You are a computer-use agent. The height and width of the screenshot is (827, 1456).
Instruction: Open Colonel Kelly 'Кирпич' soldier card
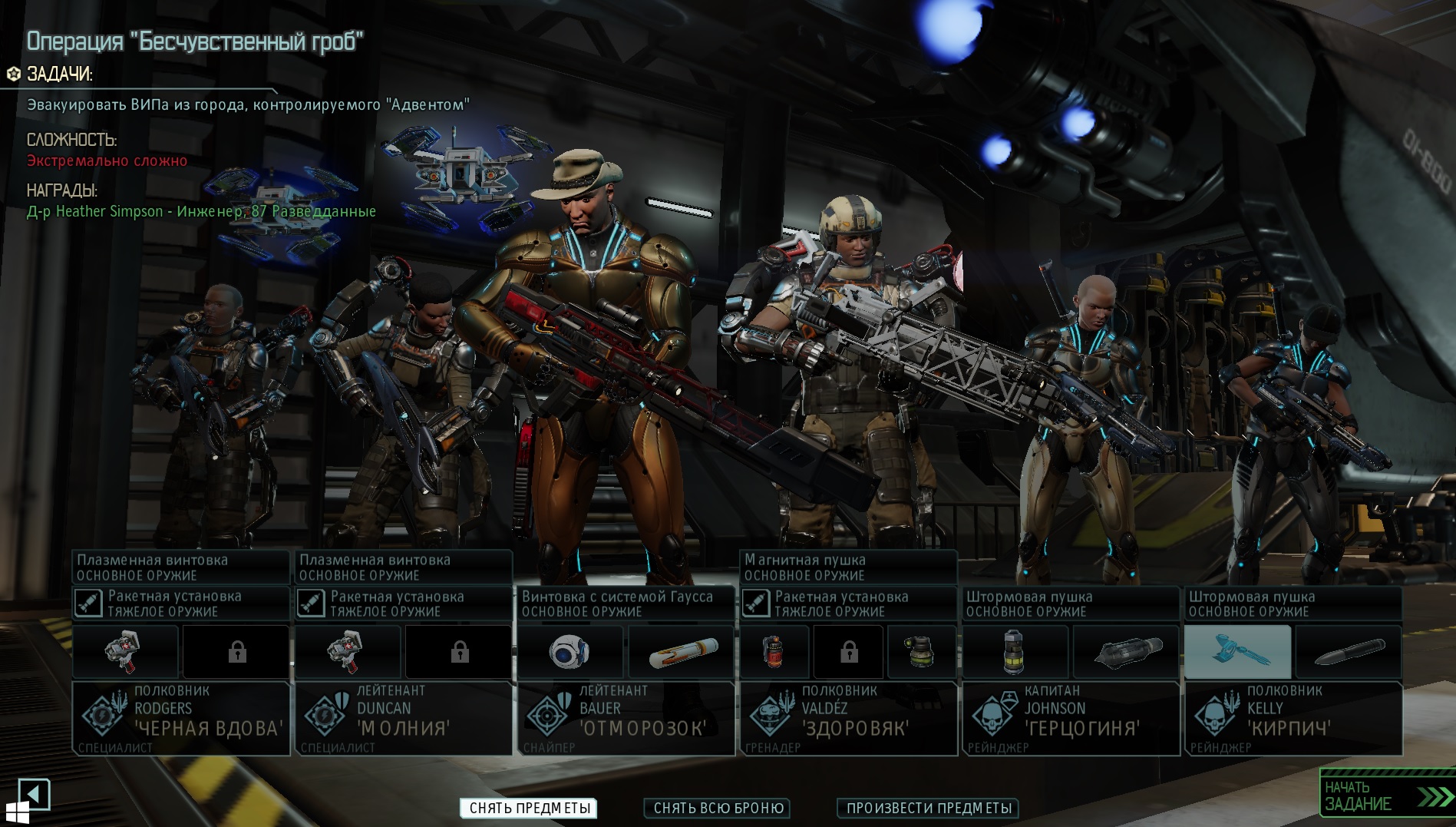click(x=1293, y=717)
